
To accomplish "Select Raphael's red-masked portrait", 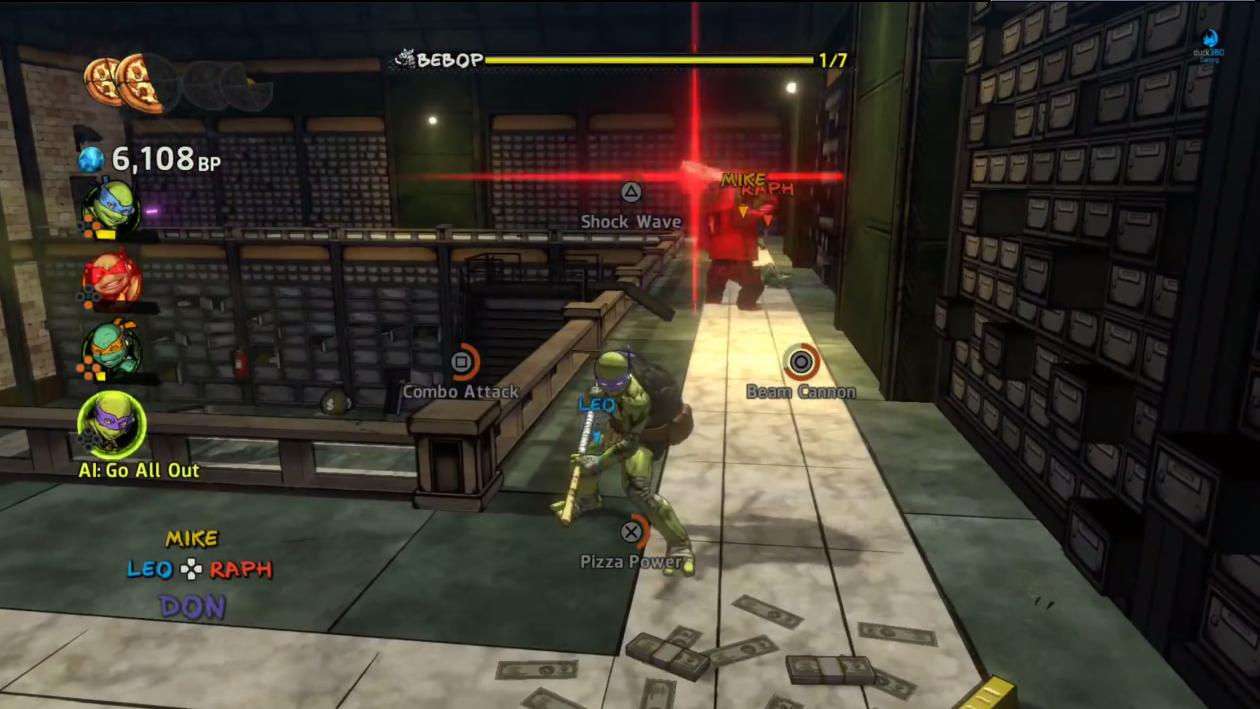I will 111,277.
